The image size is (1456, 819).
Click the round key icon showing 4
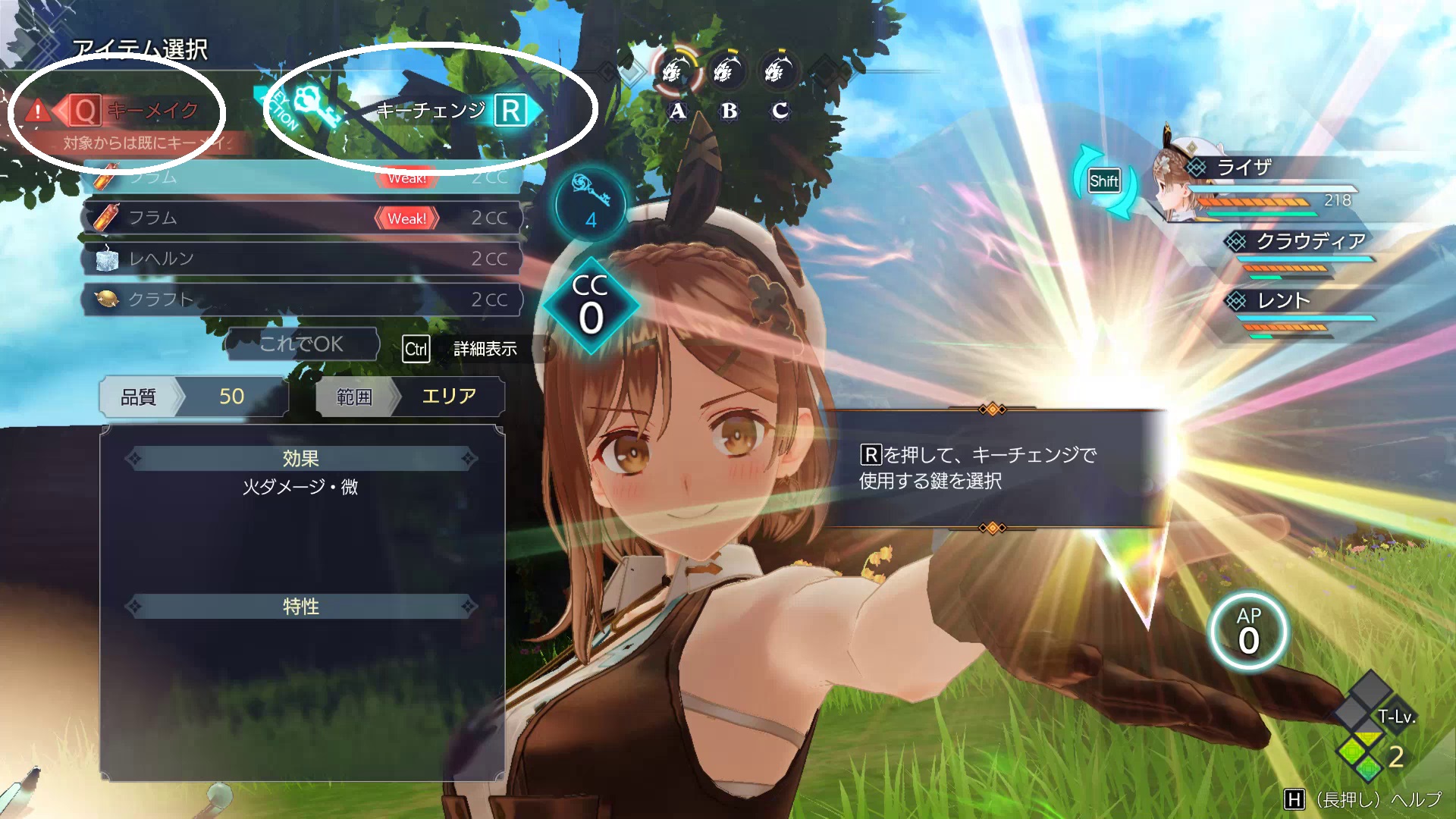[591, 204]
